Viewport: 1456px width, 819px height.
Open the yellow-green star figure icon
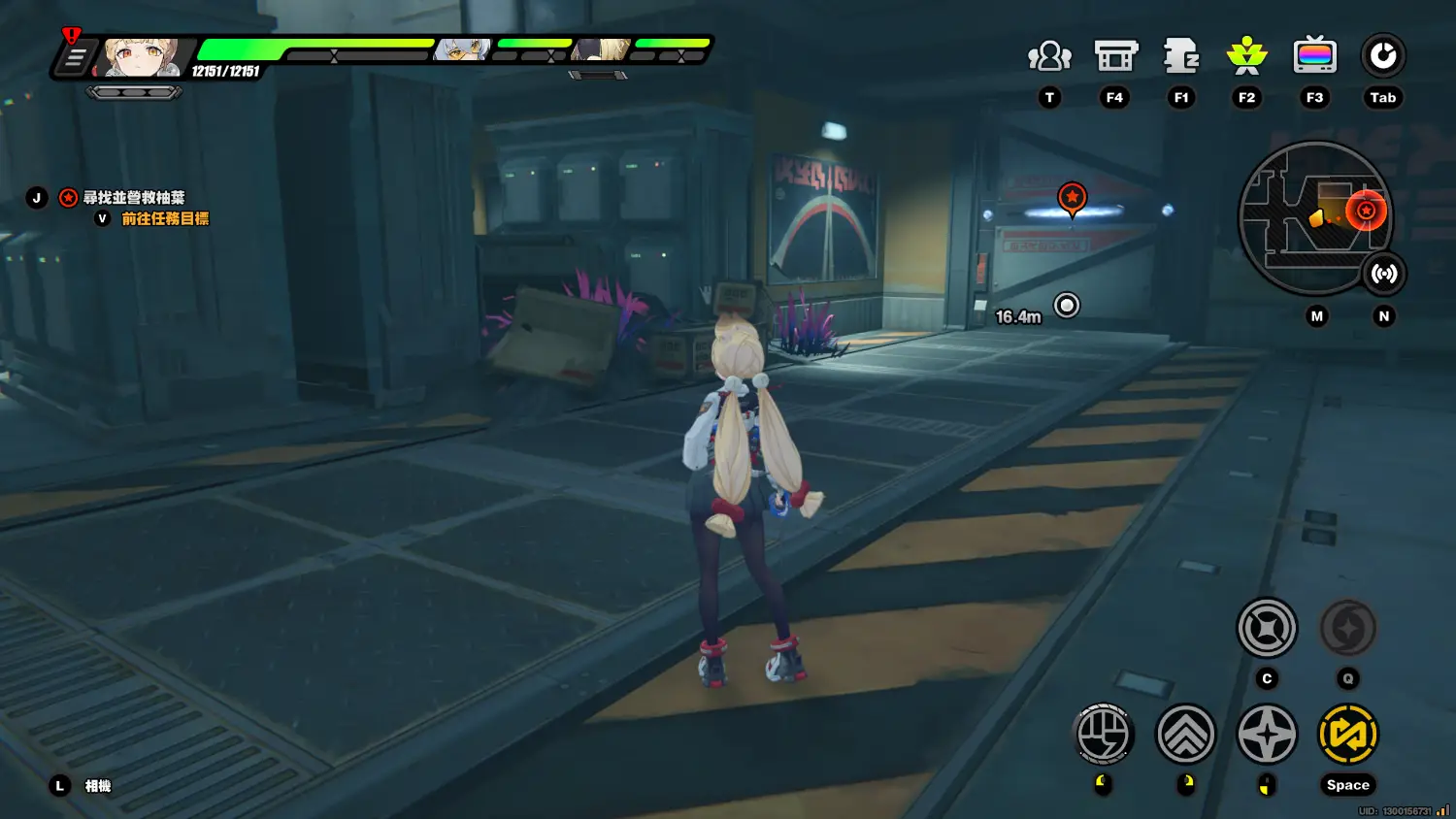pyautogui.click(x=1246, y=56)
